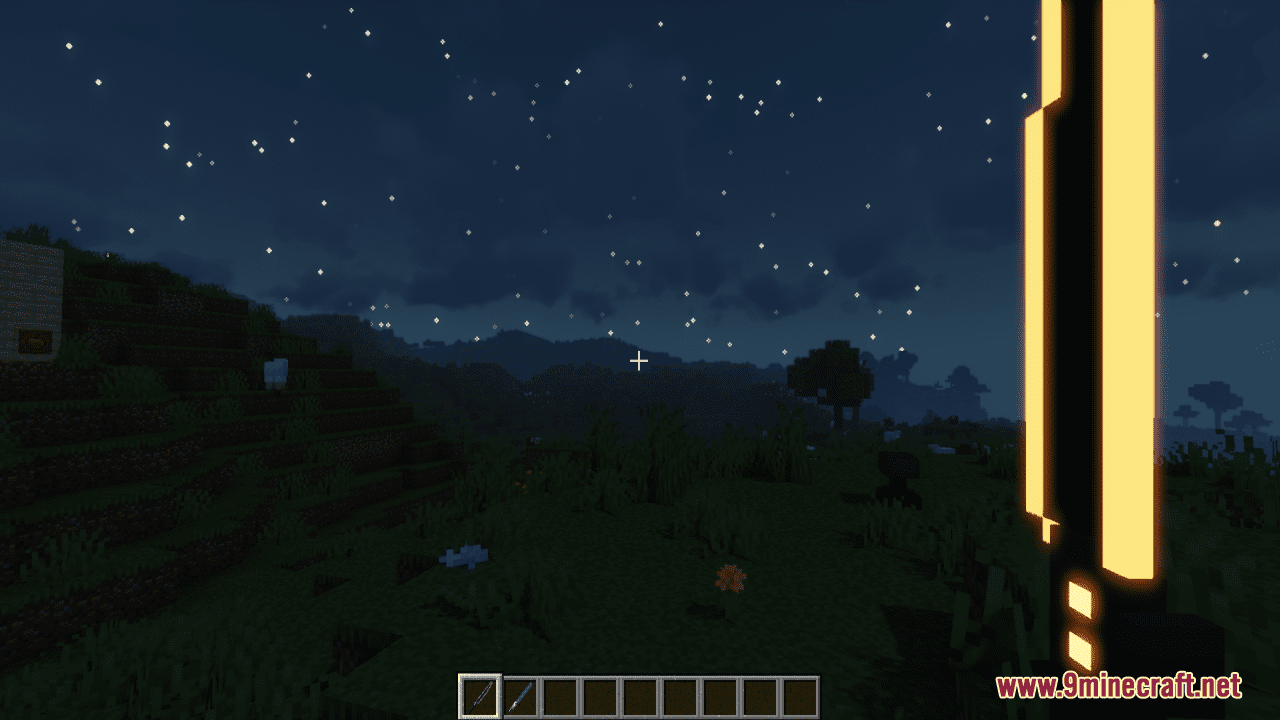
Task: Click the crosshair at screen center
Action: 639,360
